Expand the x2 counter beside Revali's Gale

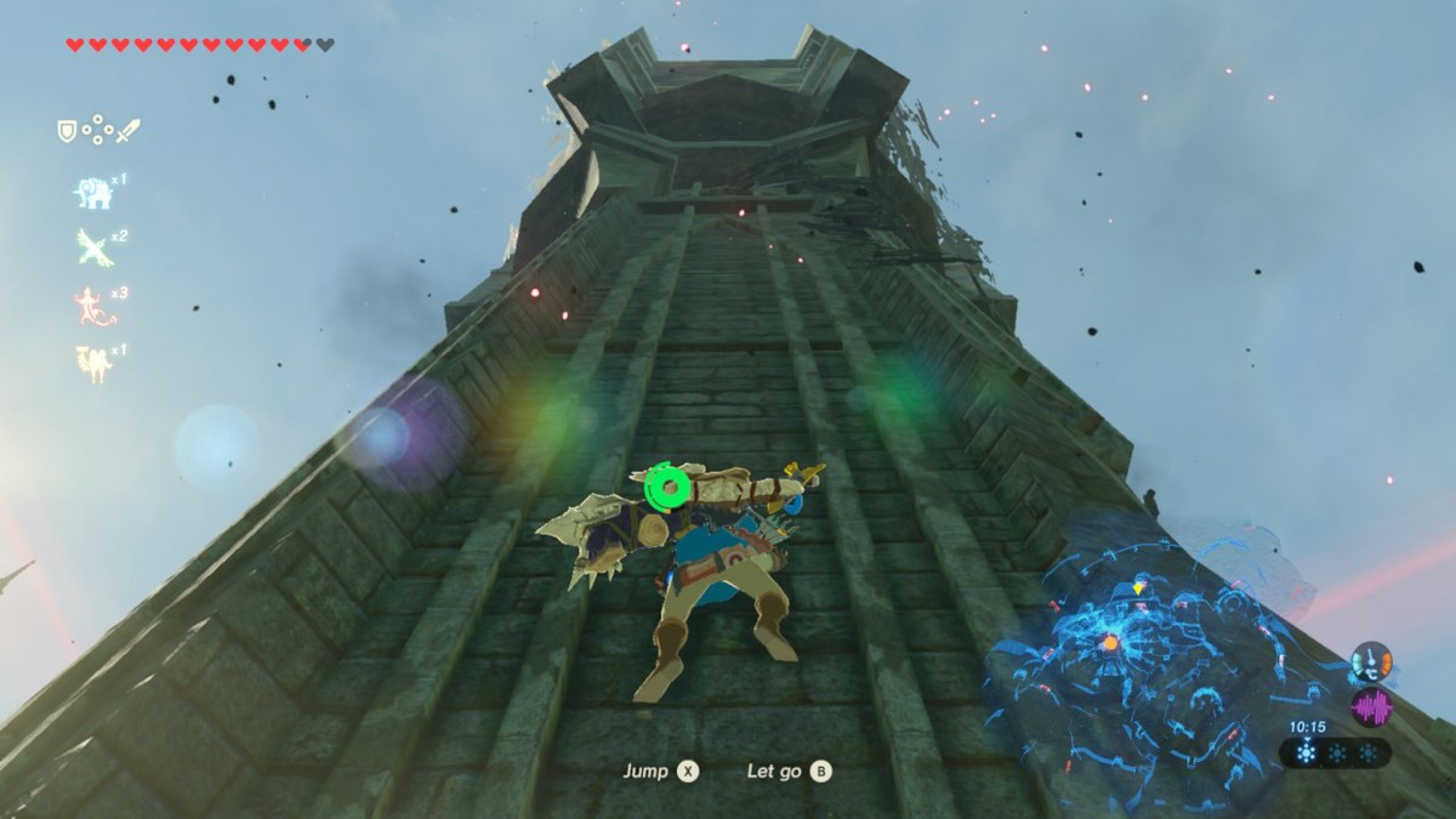click(x=119, y=236)
